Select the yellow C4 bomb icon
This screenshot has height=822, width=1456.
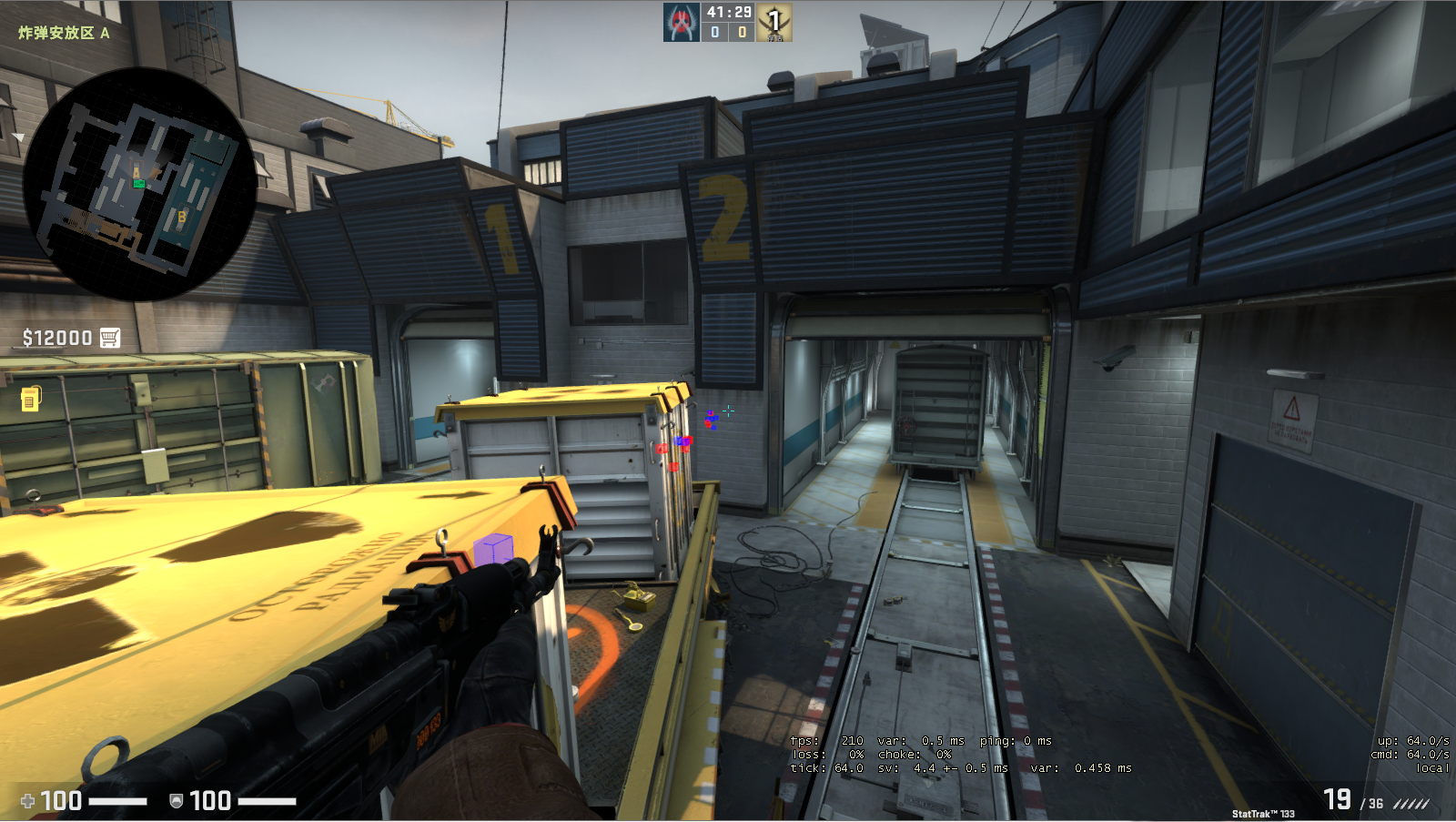tap(30, 398)
